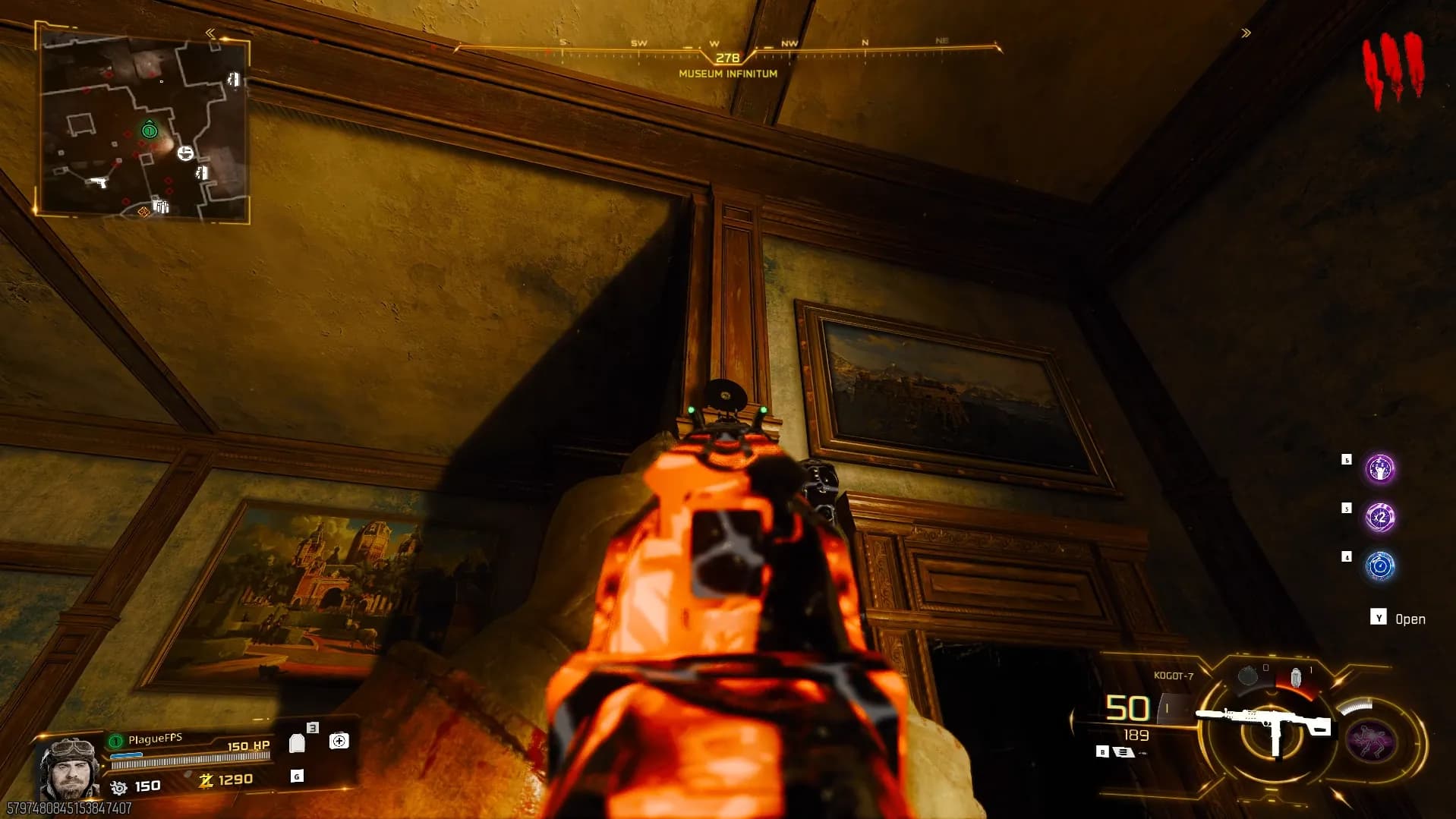Activate the purple x2 gobblegum

1380,518
